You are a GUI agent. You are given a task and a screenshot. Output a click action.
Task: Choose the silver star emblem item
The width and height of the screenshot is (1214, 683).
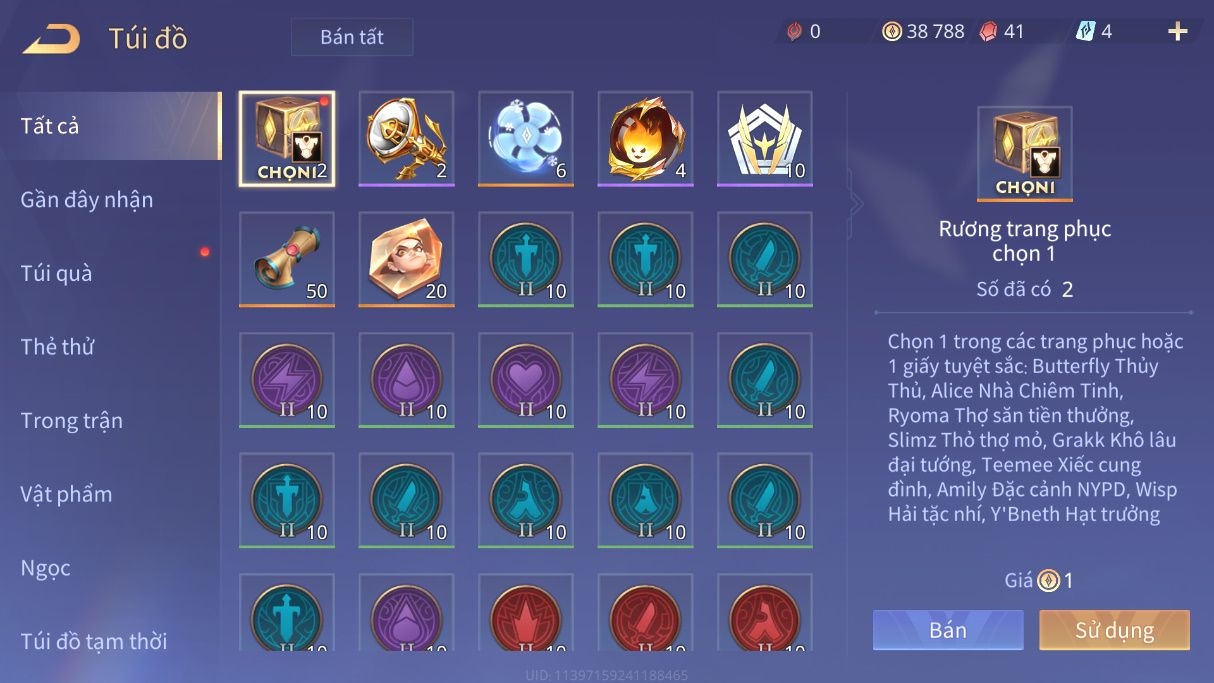pos(765,139)
